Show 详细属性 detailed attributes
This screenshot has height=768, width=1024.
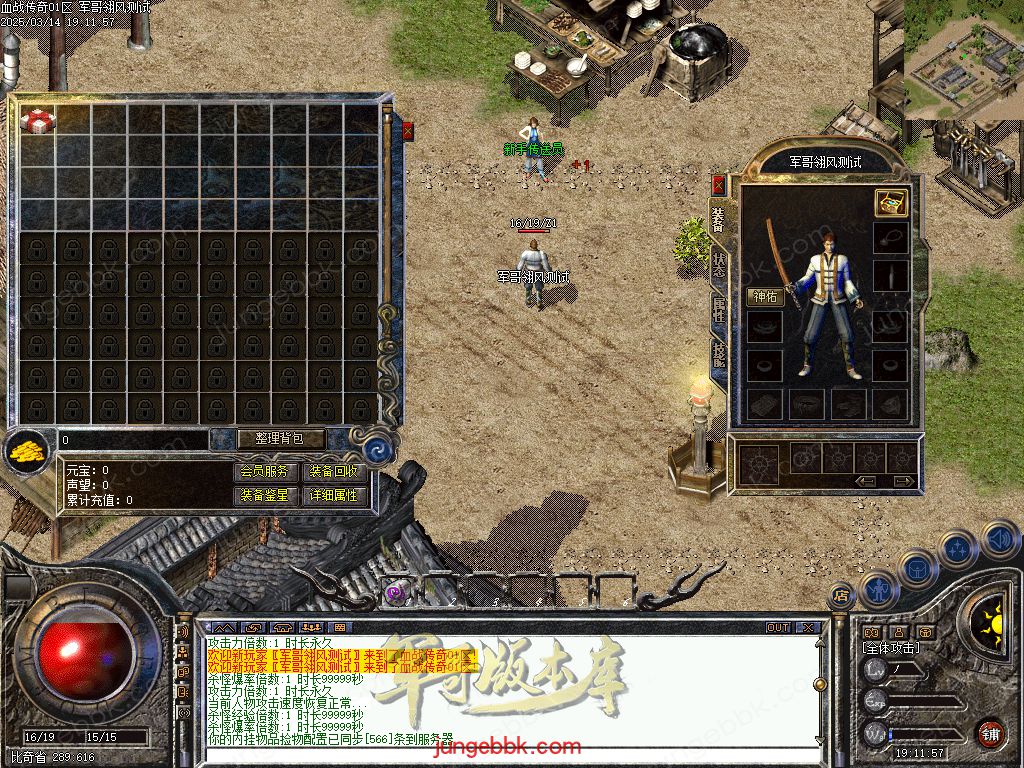pyautogui.click(x=334, y=495)
